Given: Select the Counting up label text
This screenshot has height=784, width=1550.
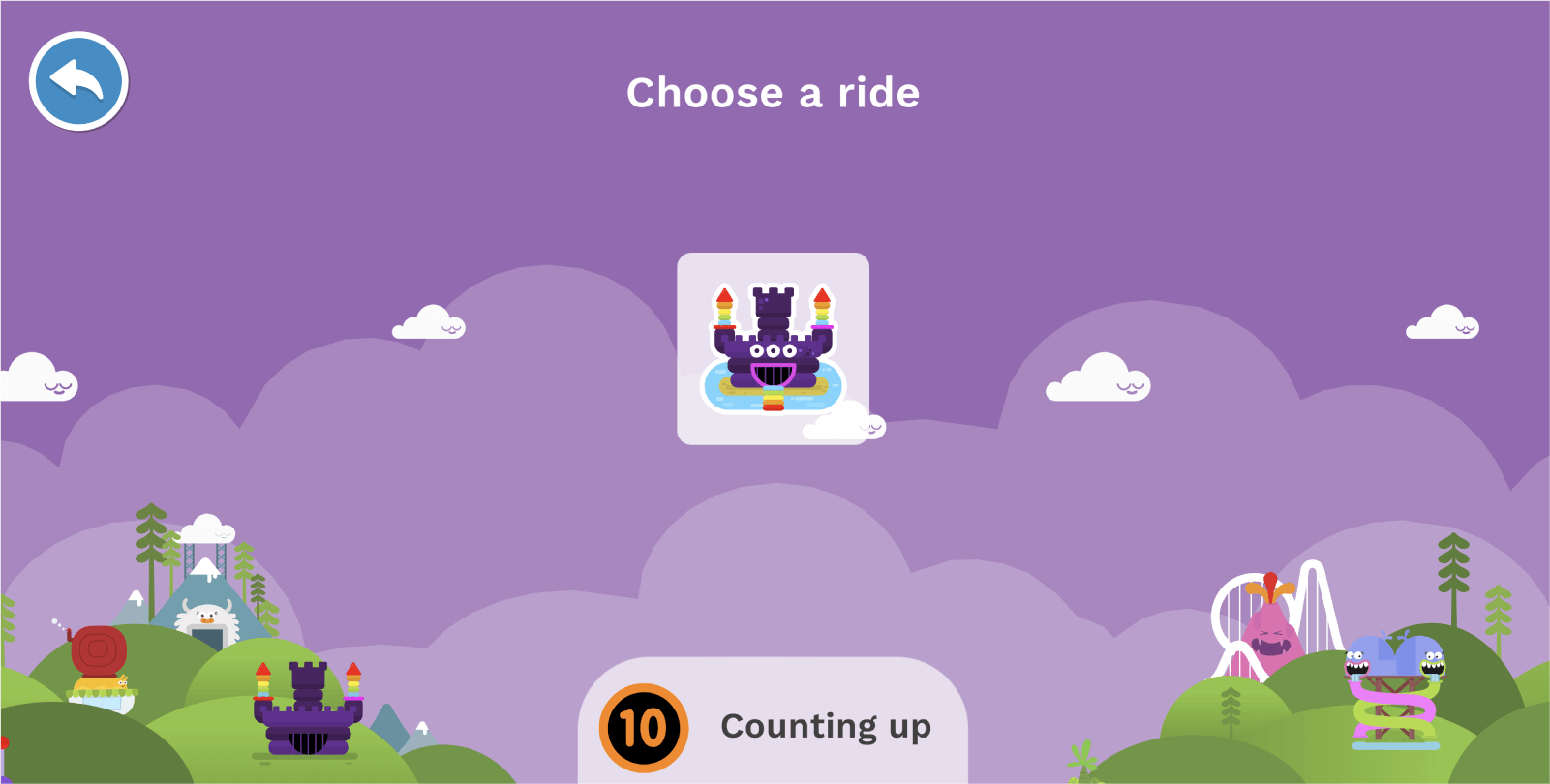Looking at the screenshot, I should click(x=825, y=727).
